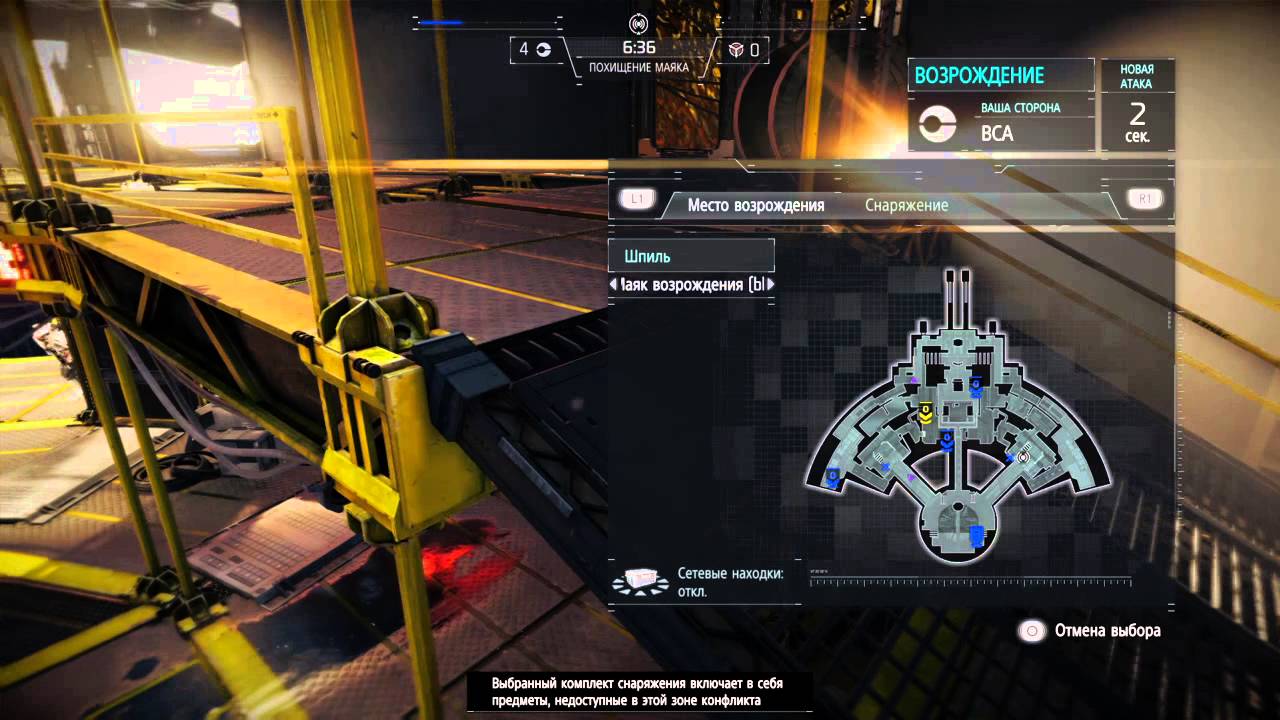Click Отмена выбора to cancel selection
This screenshot has height=720, width=1280.
pyautogui.click(x=1090, y=631)
